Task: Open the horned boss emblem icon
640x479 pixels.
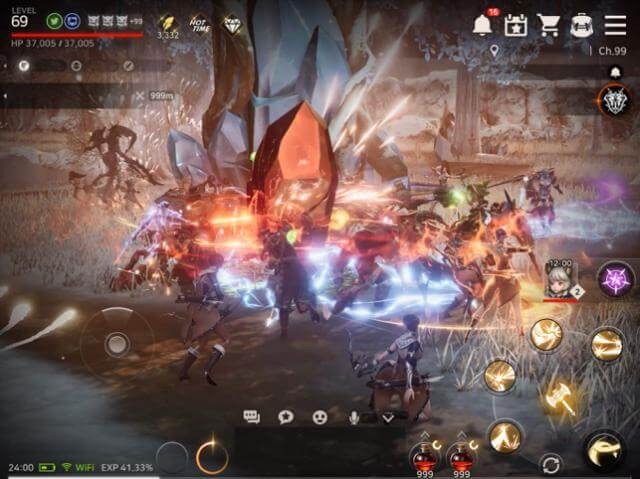Action: click(x=613, y=99)
